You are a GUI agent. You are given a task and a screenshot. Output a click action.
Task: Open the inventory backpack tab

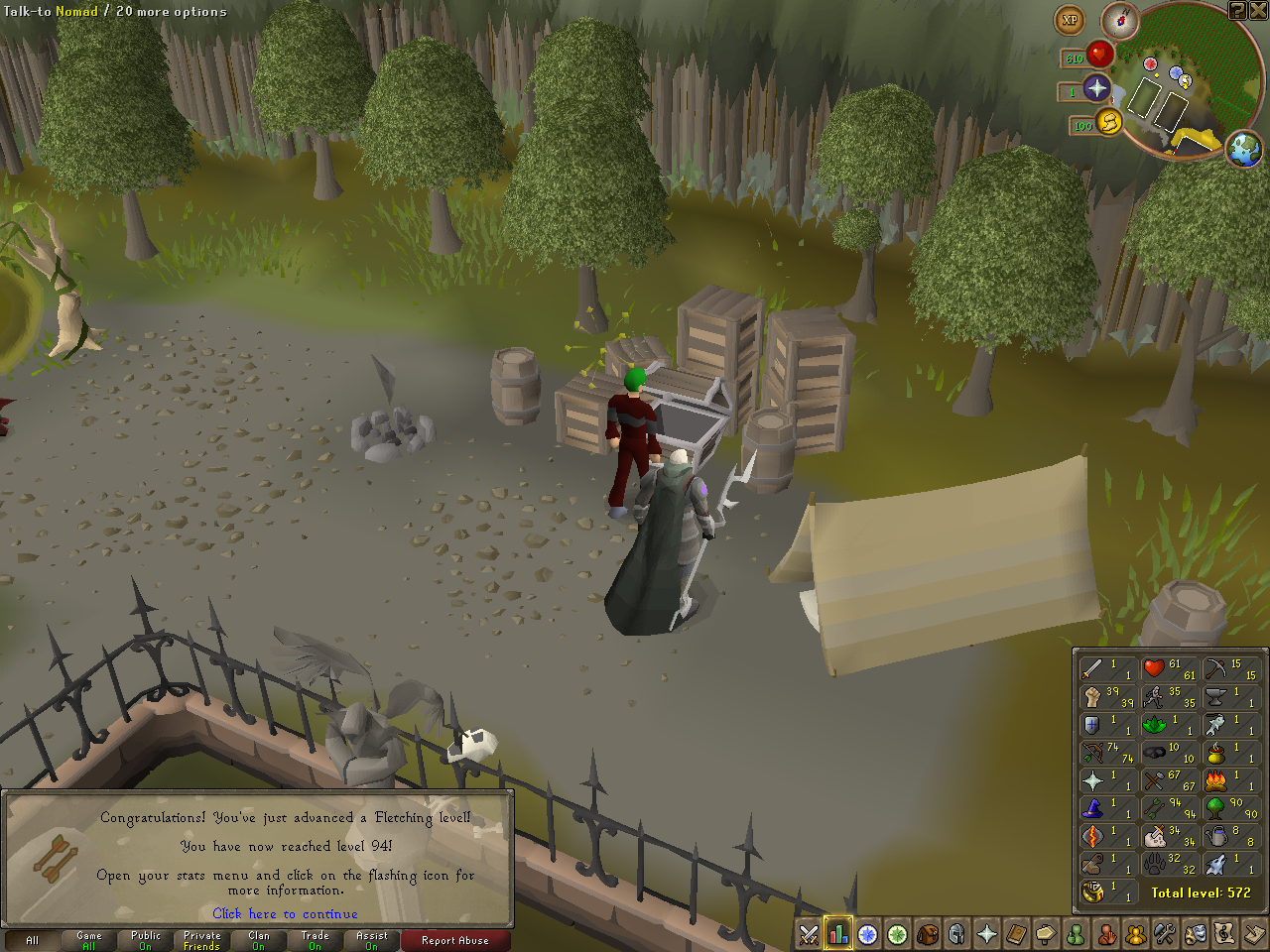point(928,933)
